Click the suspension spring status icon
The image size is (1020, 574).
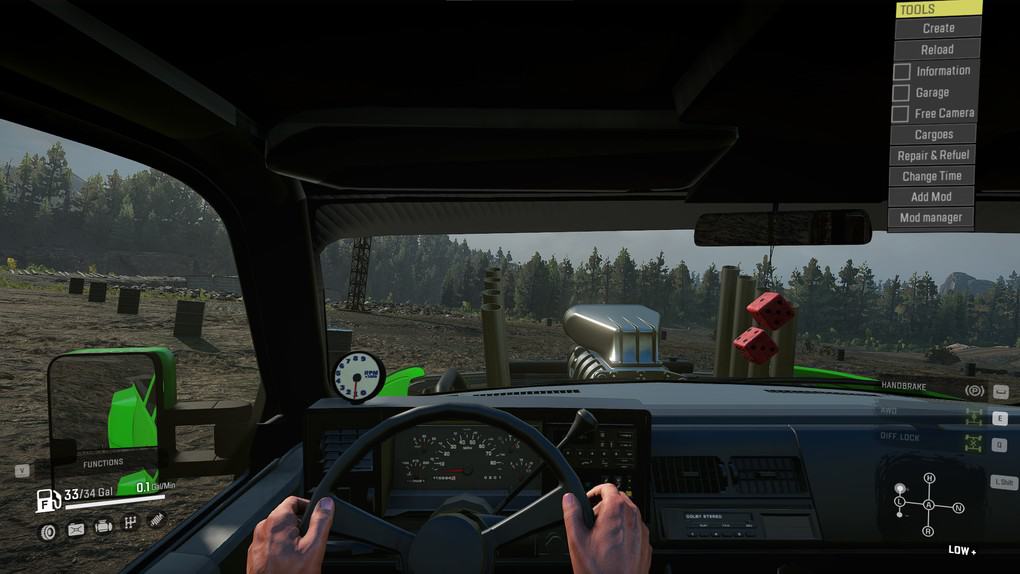click(156, 519)
